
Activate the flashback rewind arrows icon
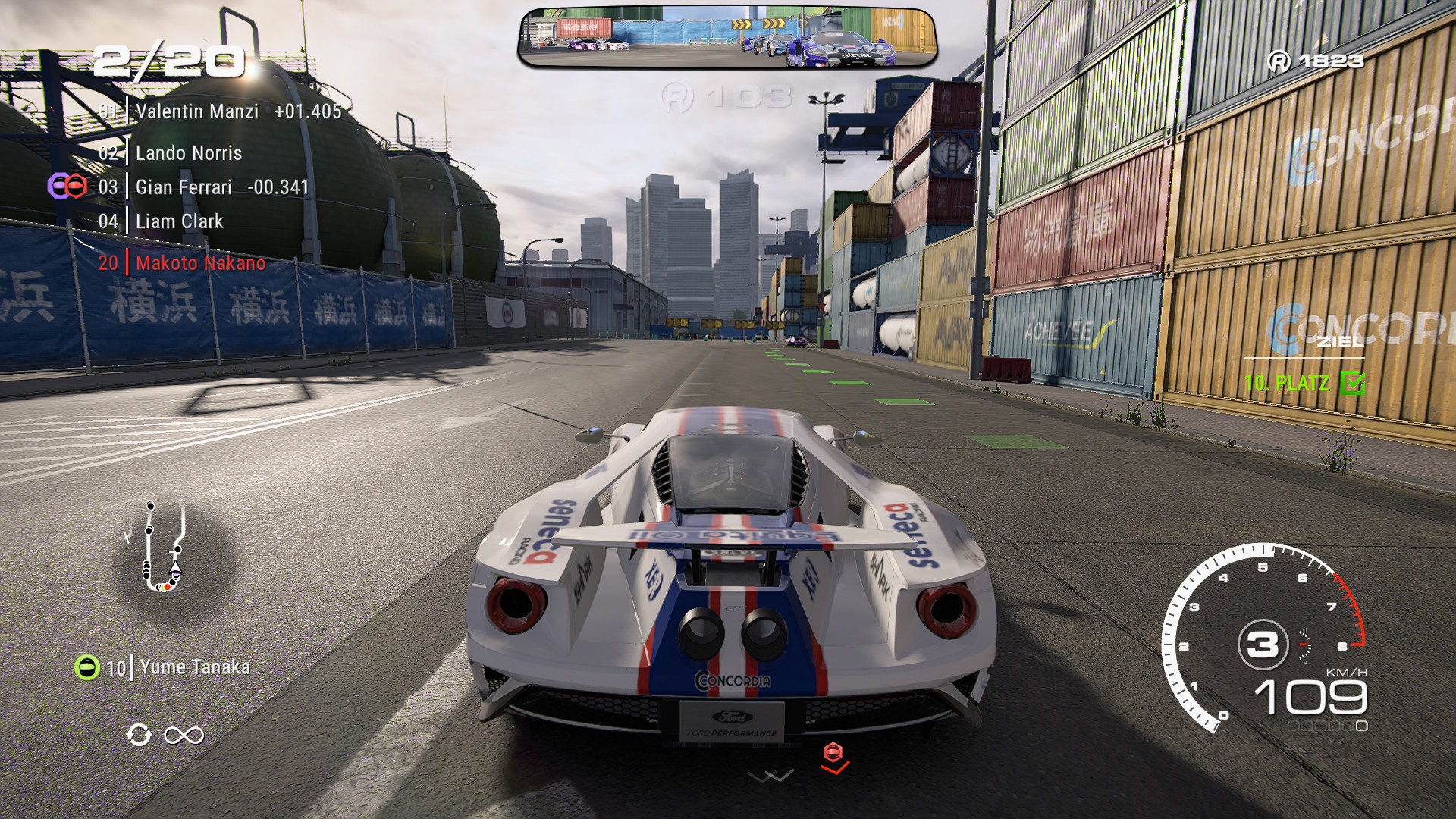pyautogui.click(x=140, y=735)
